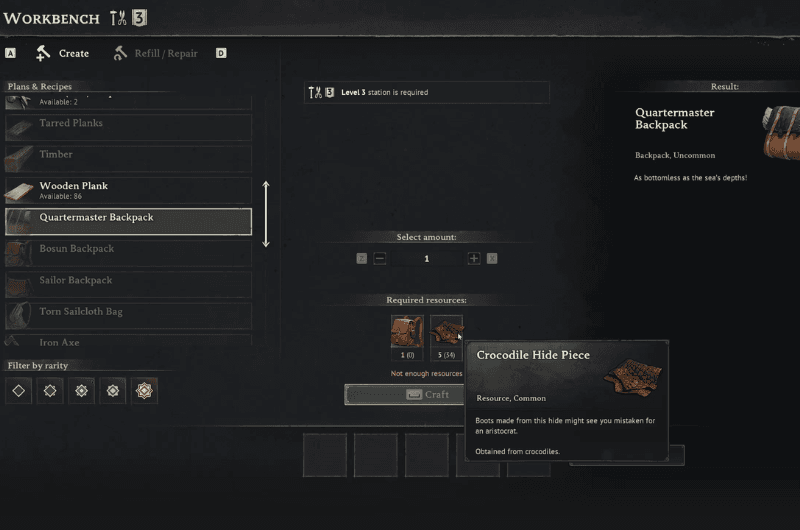Image resolution: width=800 pixels, height=530 pixels.
Task: Select the Bosun Backpack recipe
Action: 128,252
